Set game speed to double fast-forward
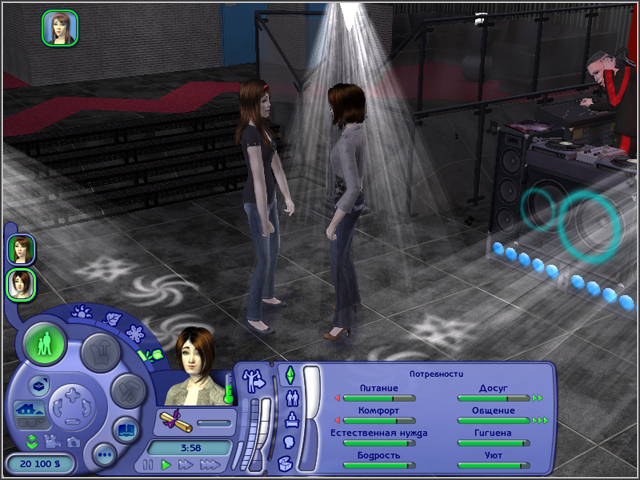 [187, 465]
